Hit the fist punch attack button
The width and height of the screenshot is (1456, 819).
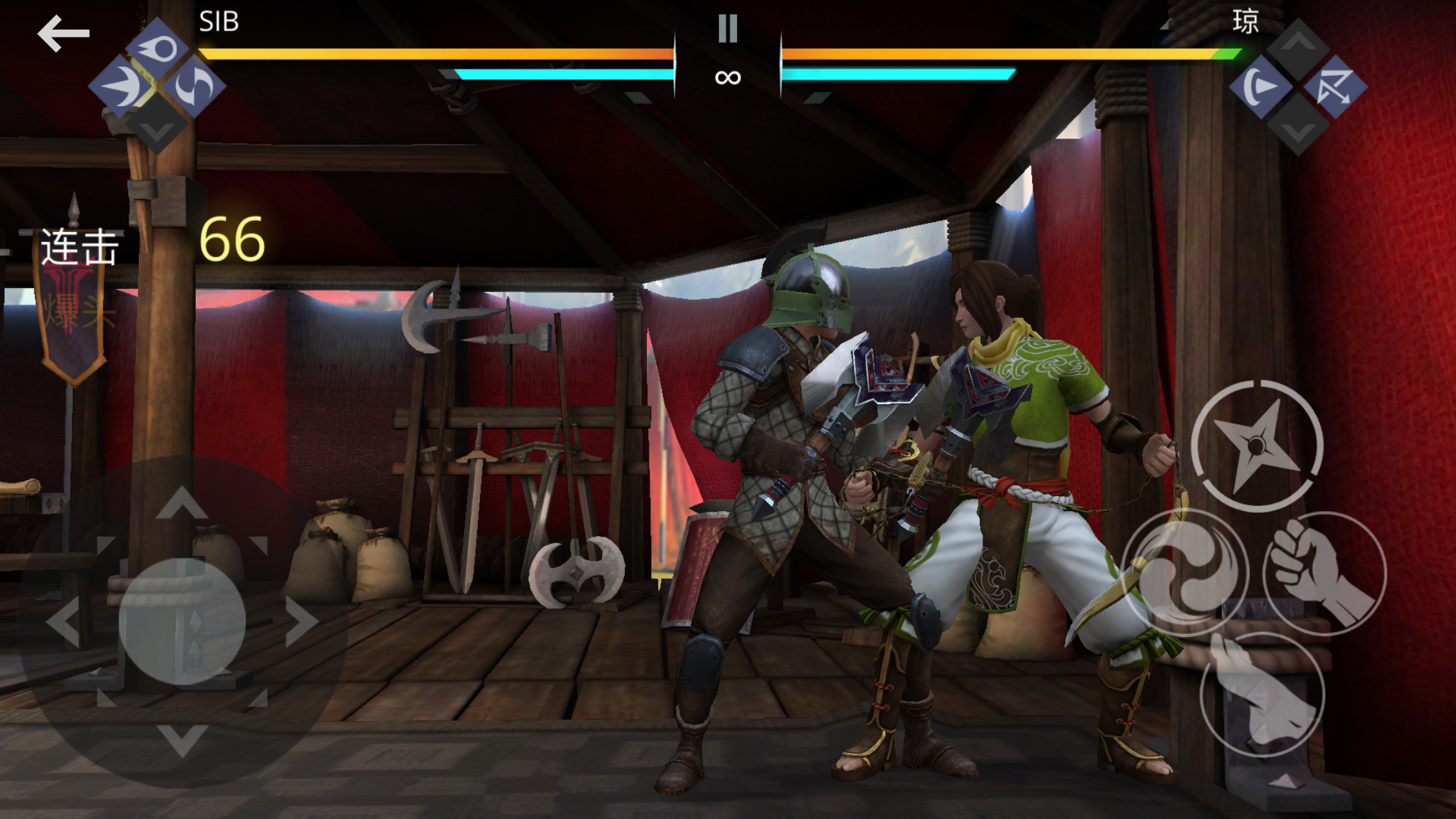click(1324, 572)
